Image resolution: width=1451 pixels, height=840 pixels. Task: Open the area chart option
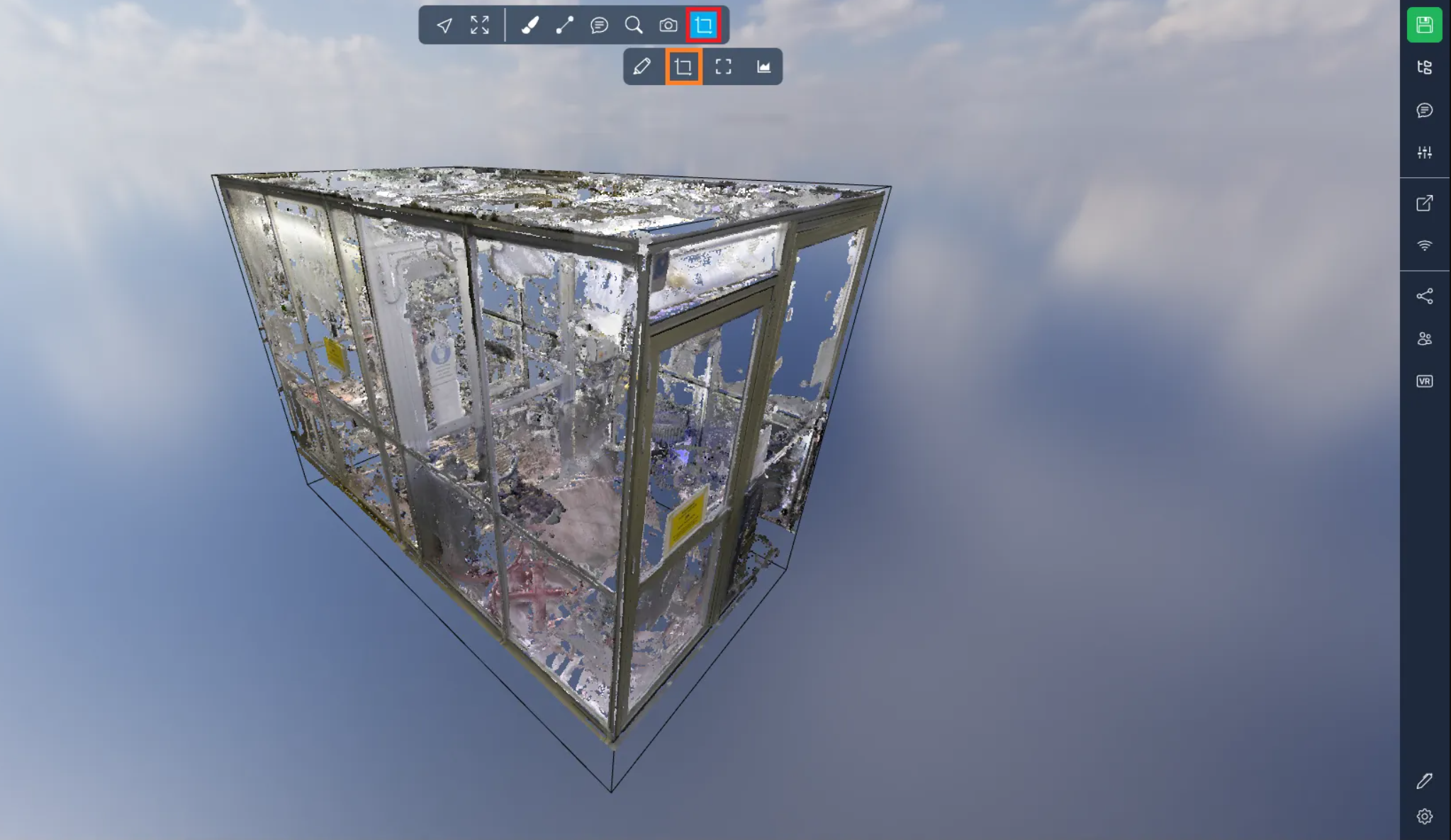(x=763, y=67)
